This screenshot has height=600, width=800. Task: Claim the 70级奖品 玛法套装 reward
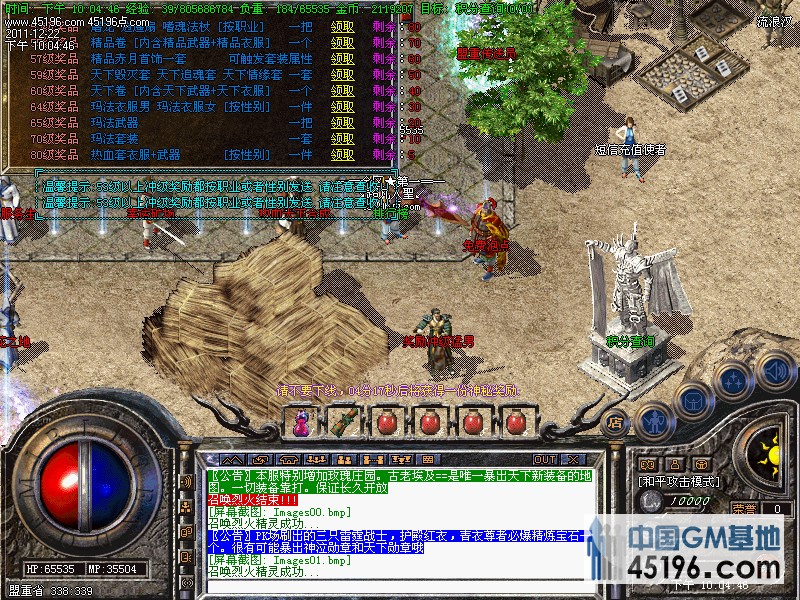[x=343, y=139]
